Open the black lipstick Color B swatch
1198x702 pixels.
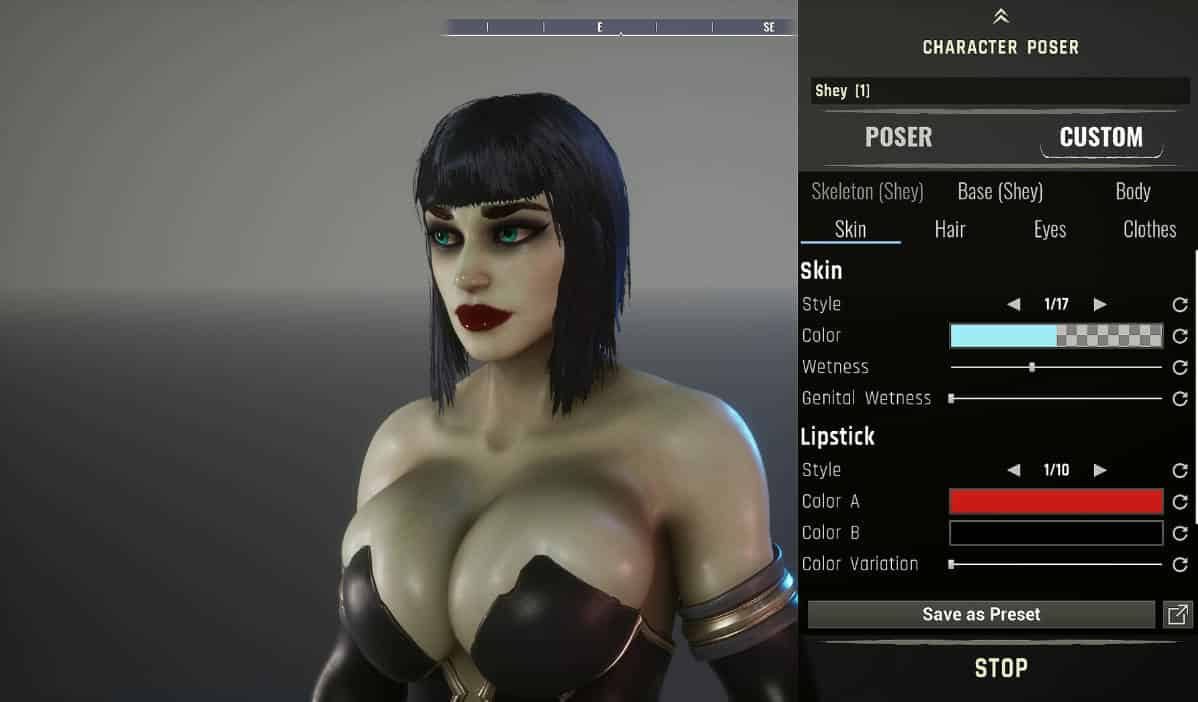click(1056, 533)
